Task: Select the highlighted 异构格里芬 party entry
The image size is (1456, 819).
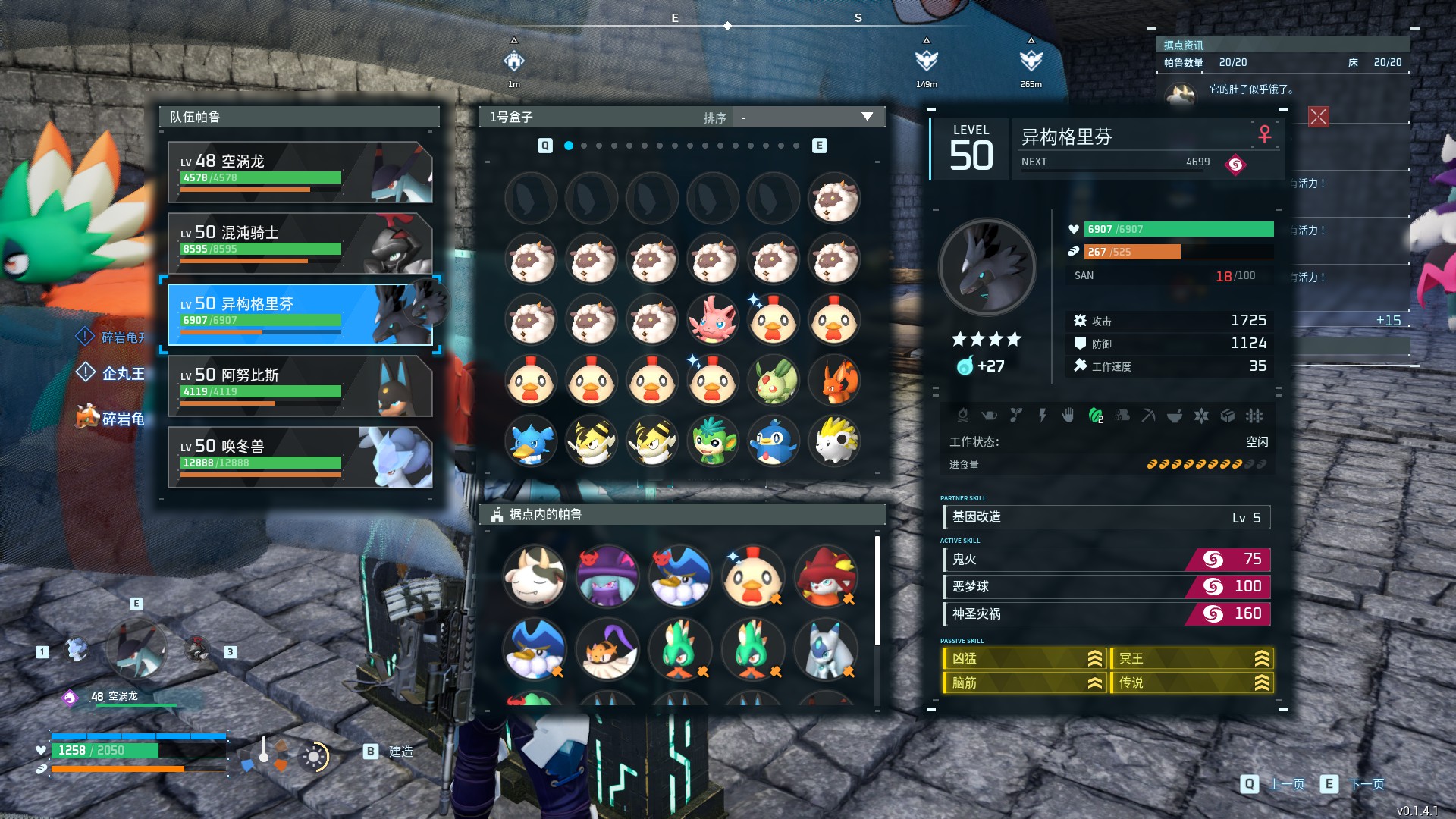Action: [x=300, y=315]
